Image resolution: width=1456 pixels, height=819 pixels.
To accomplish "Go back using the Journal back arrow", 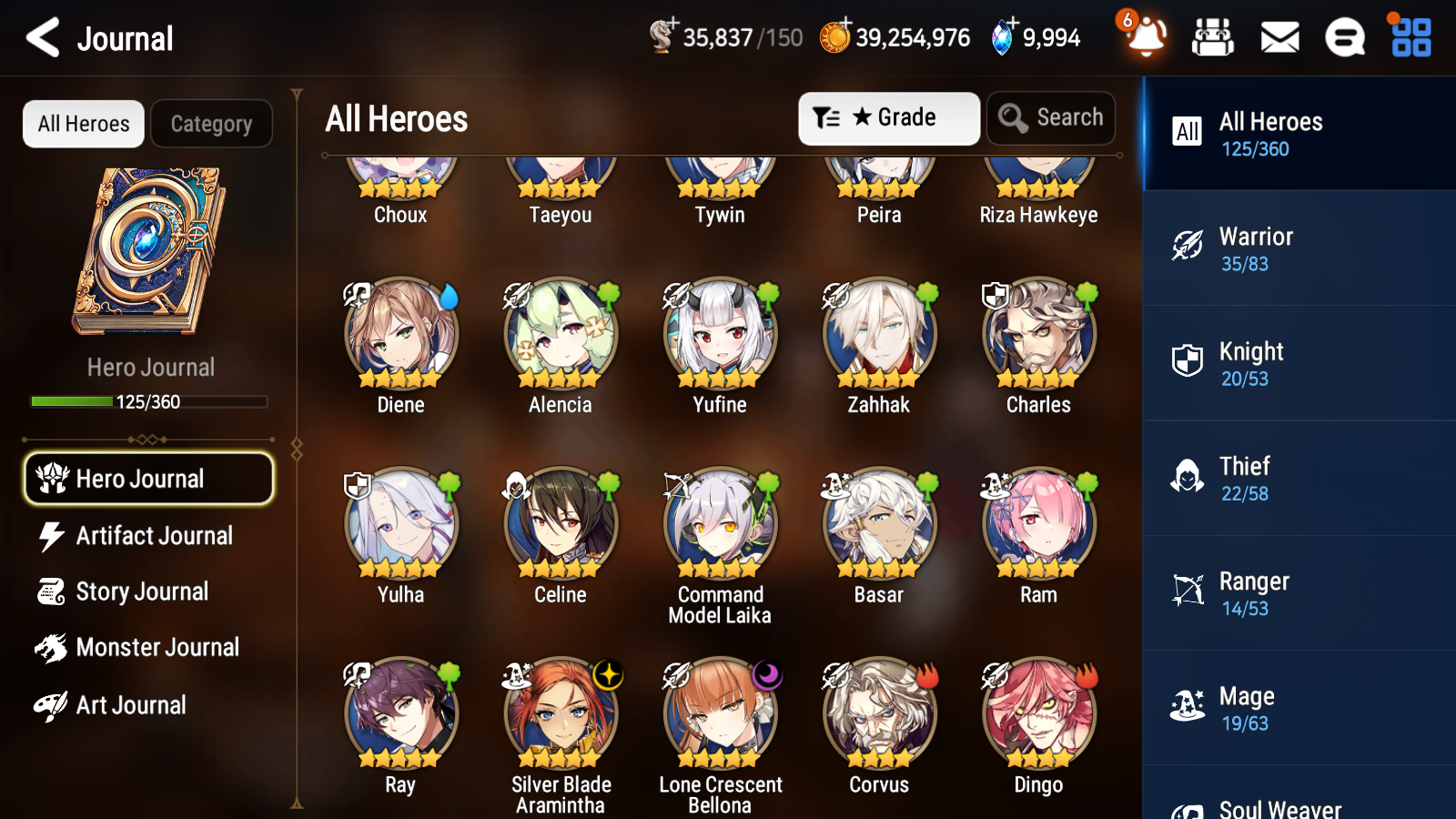I will pyautogui.click(x=41, y=37).
